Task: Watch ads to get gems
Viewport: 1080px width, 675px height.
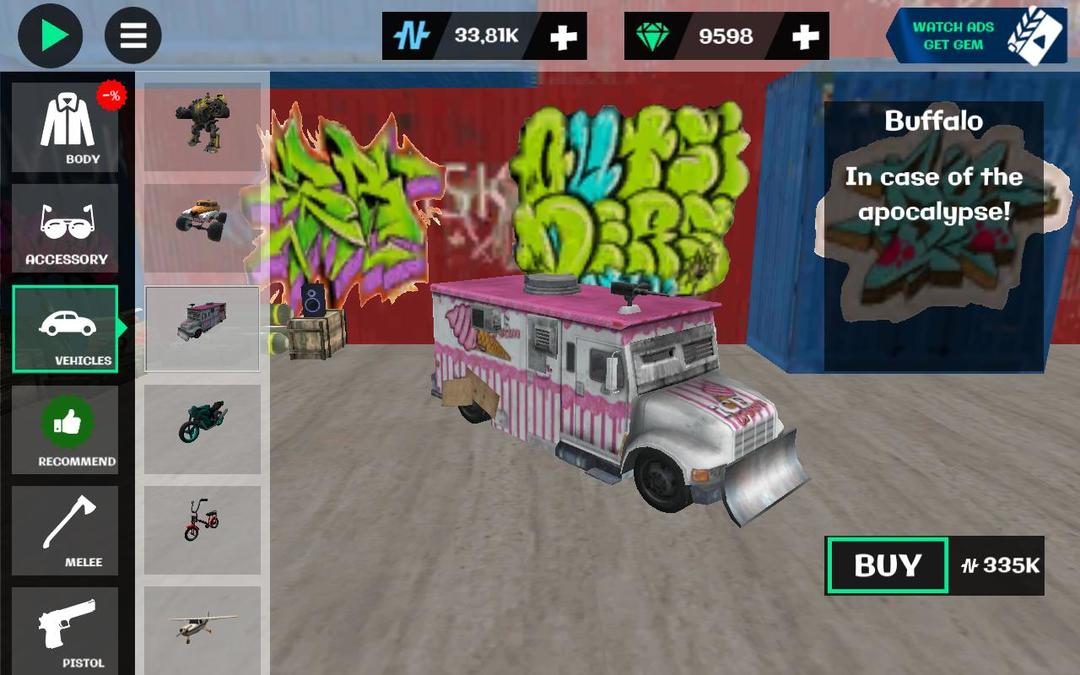Action: click(x=960, y=36)
